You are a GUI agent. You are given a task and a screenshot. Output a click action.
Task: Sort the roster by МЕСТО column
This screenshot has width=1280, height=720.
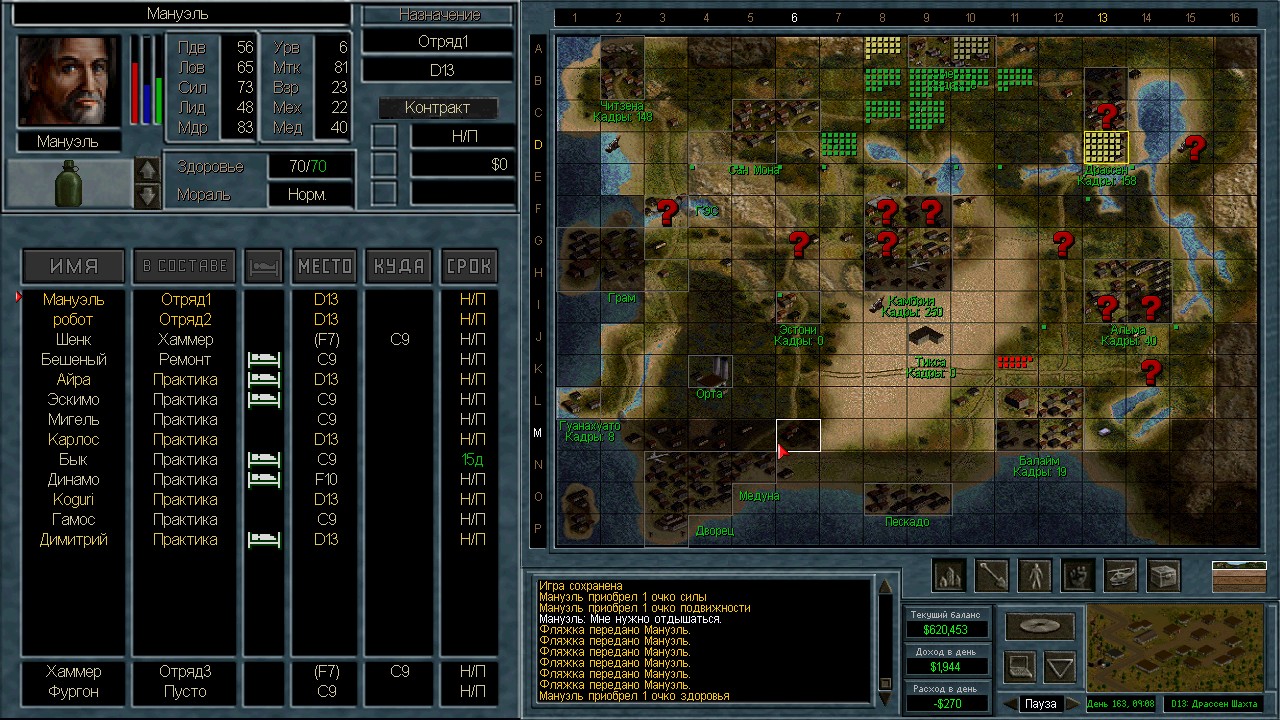click(x=325, y=266)
